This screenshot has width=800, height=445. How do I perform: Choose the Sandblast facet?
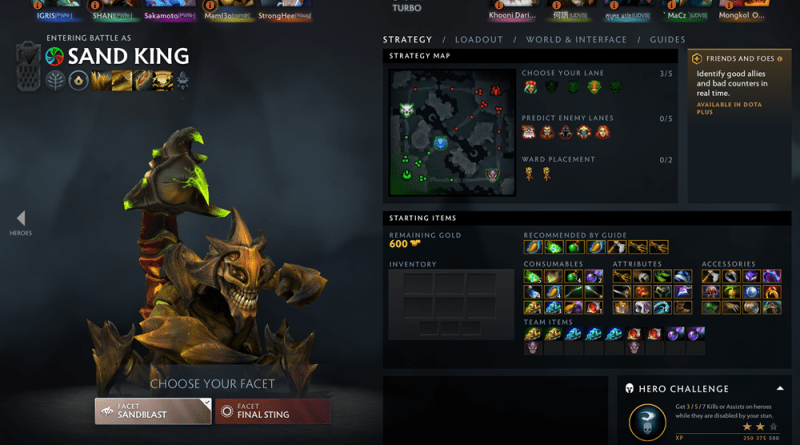click(153, 410)
